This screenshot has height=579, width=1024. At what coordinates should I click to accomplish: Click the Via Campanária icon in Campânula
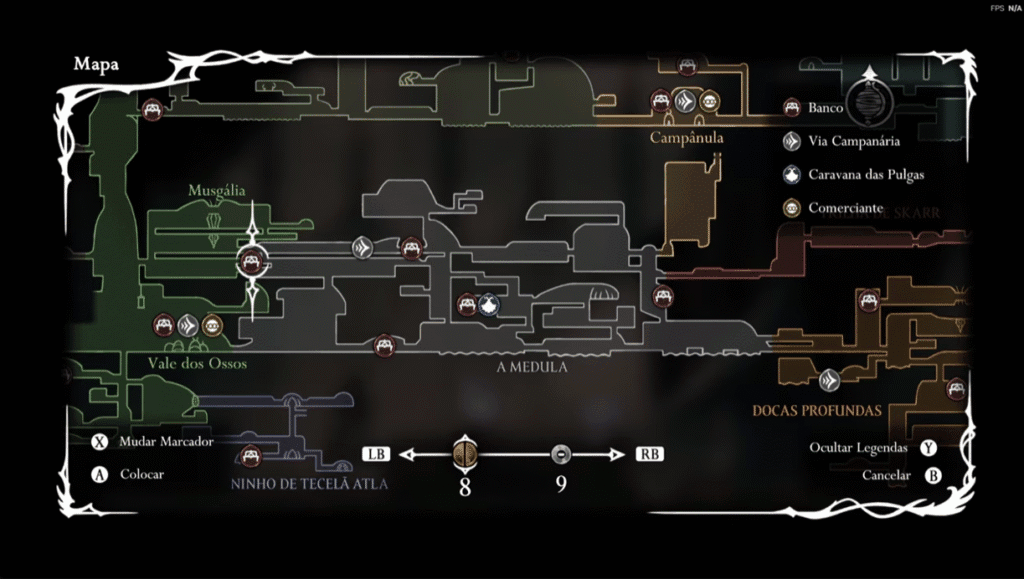684,101
